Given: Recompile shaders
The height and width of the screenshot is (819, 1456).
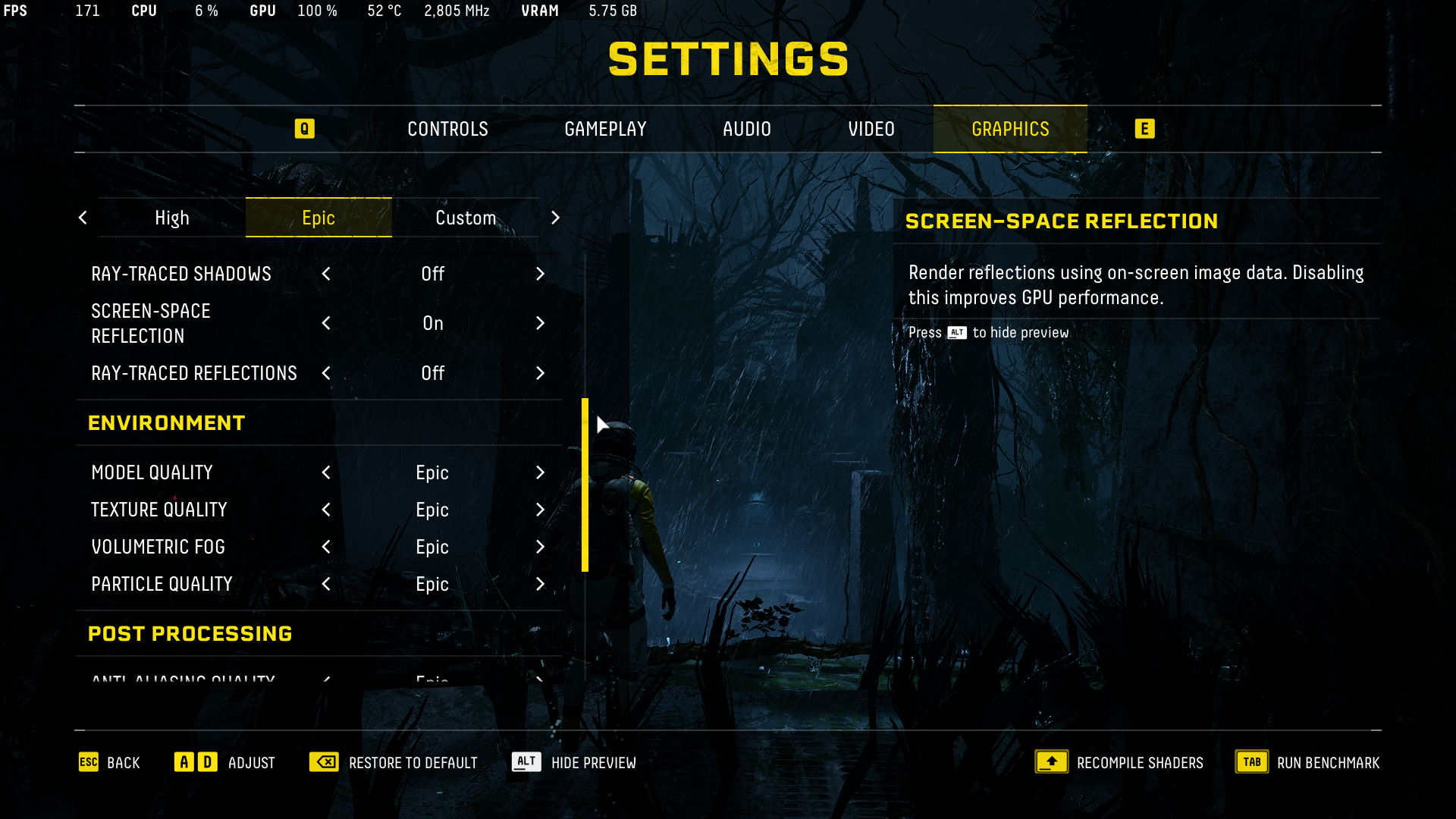Looking at the screenshot, I should coord(1119,762).
